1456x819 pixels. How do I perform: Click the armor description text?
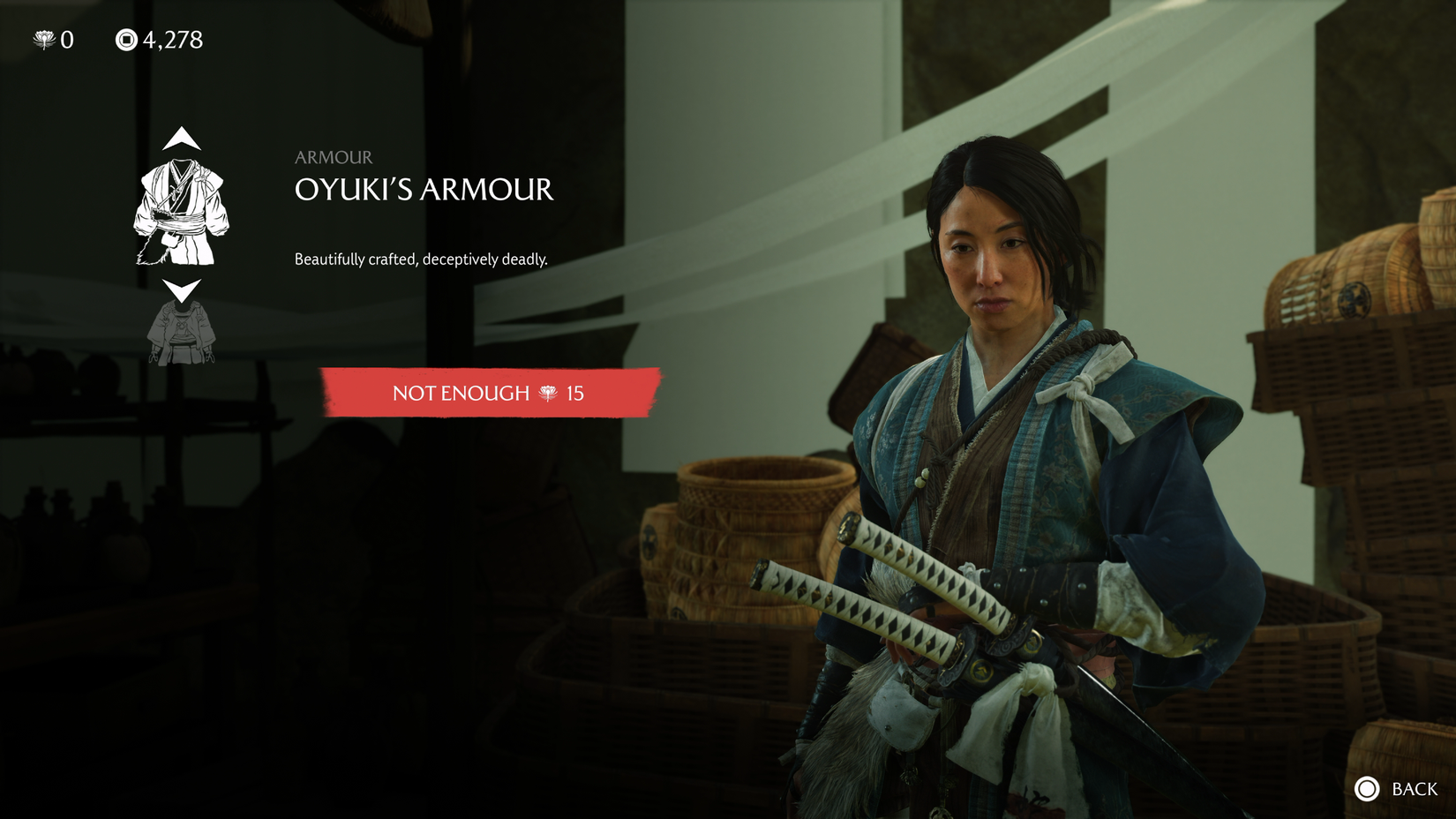[421, 259]
